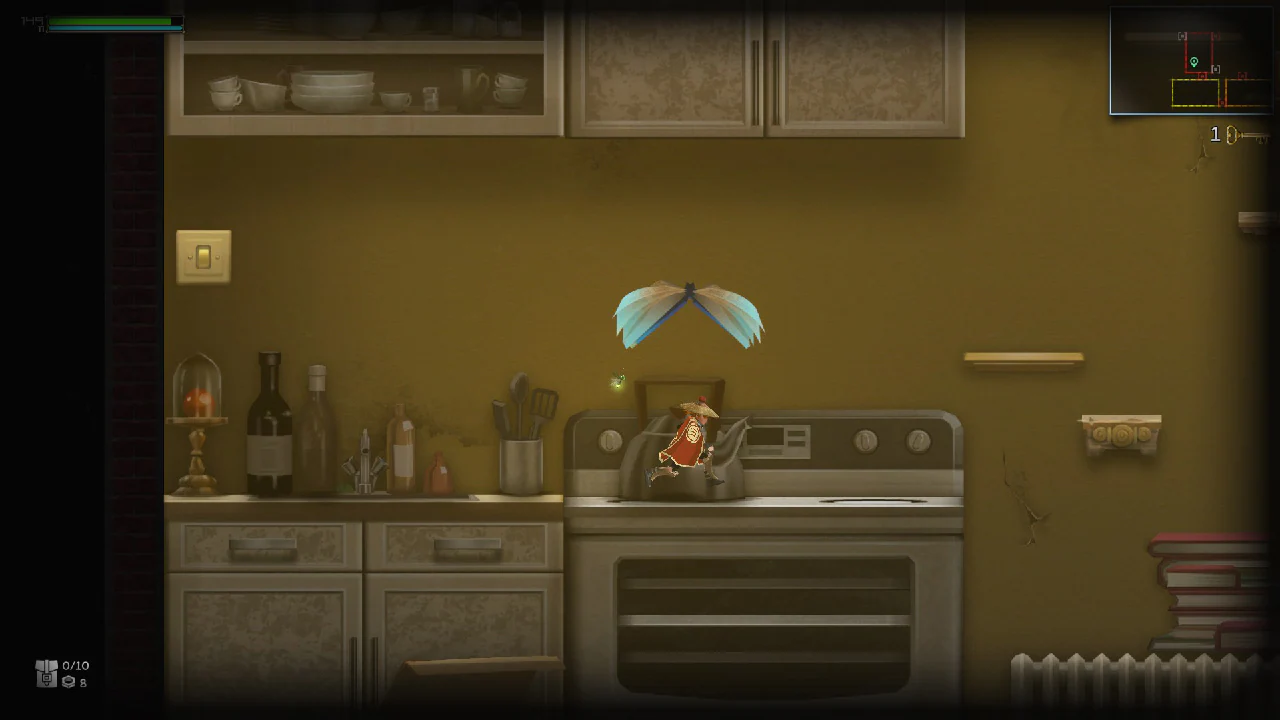The width and height of the screenshot is (1280, 720).
Task: Click the green player marker on the minimap
Action: click(x=1194, y=62)
